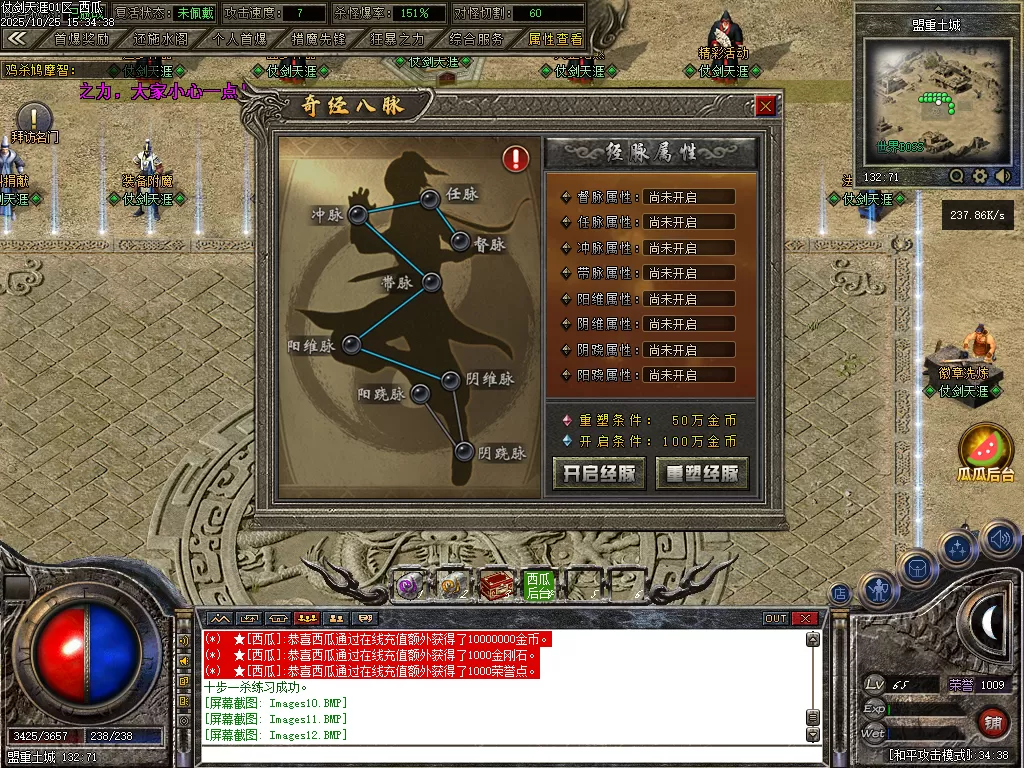The width and height of the screenshot is (1024, 768).
Task: Select the 带脉 meridian node
Action: point(431,282)
